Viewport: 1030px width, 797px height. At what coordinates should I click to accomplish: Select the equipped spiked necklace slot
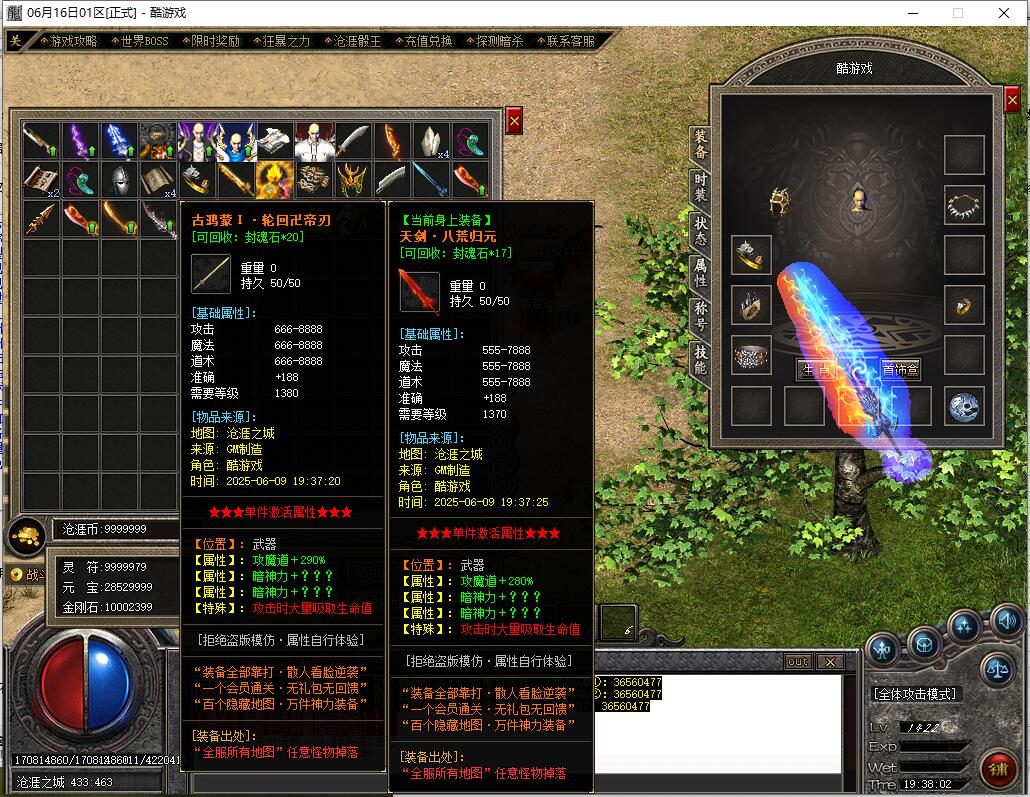coord(964,205)
